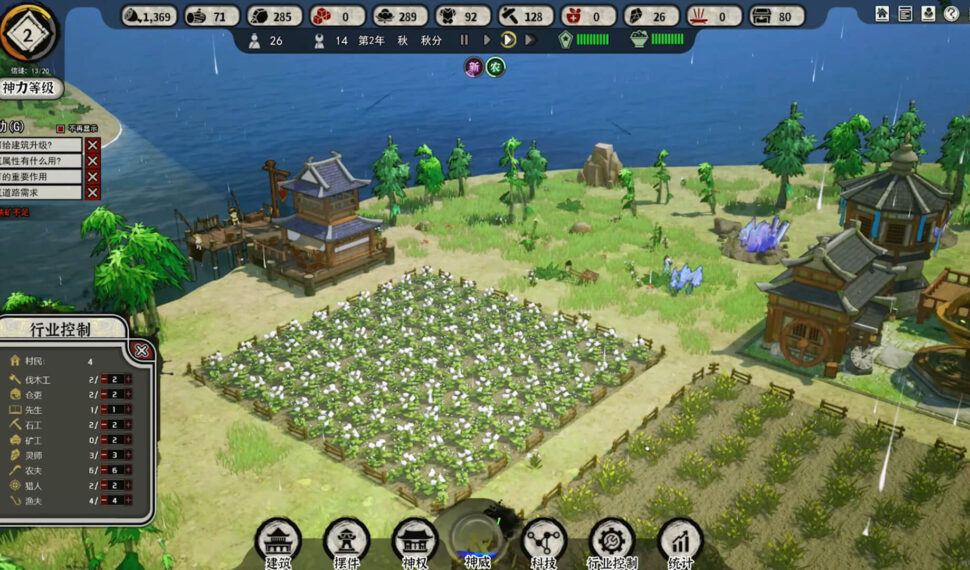
Task: Click the purple 新 notification badge
Action: pyautogui.click(x=473, y=67)
